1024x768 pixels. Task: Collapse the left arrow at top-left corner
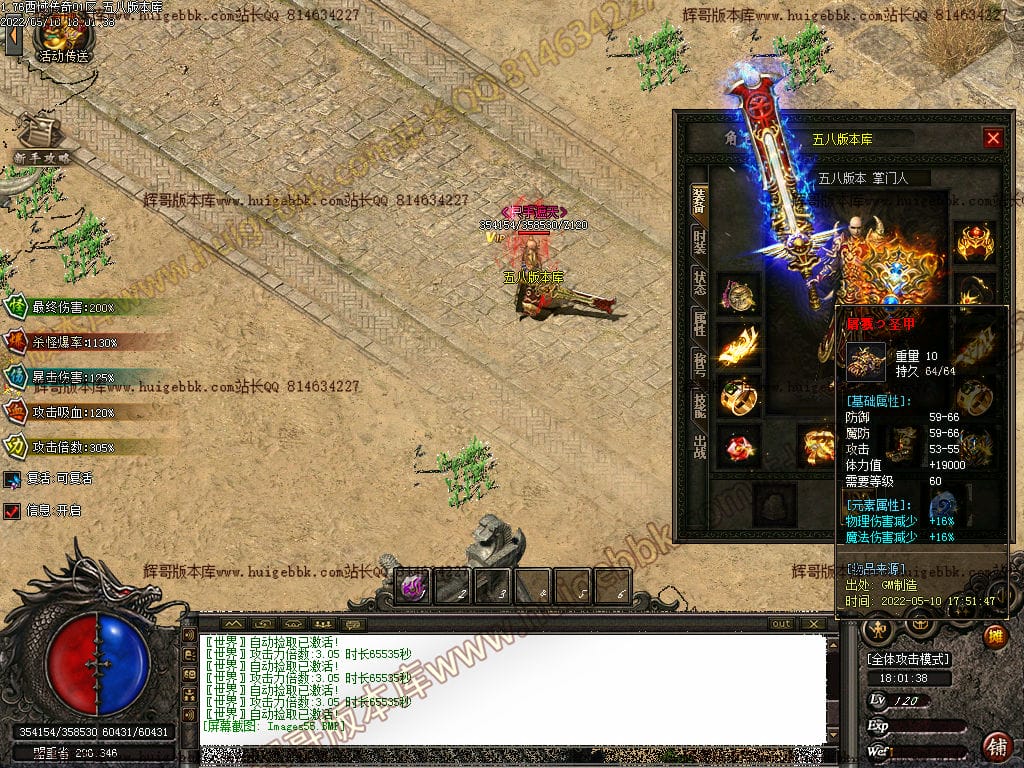pos(13,38)
